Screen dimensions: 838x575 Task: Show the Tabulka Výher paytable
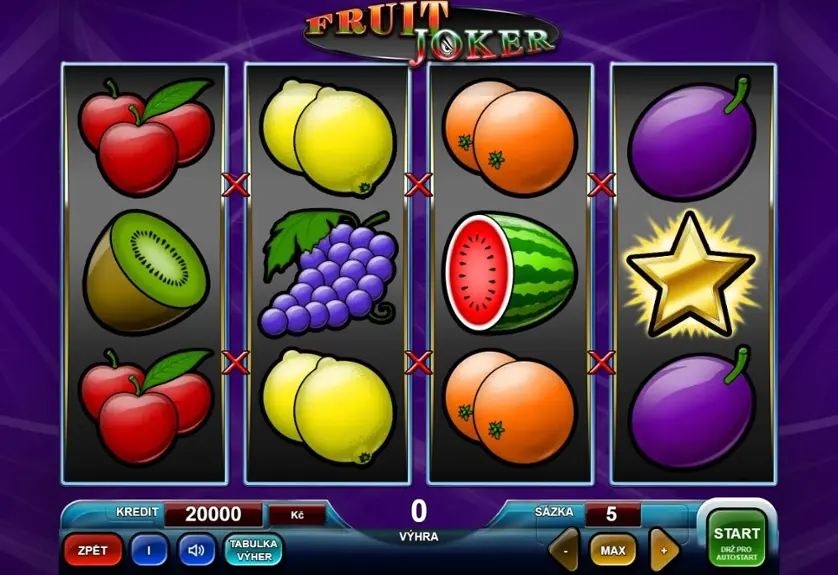coord(254,549)
